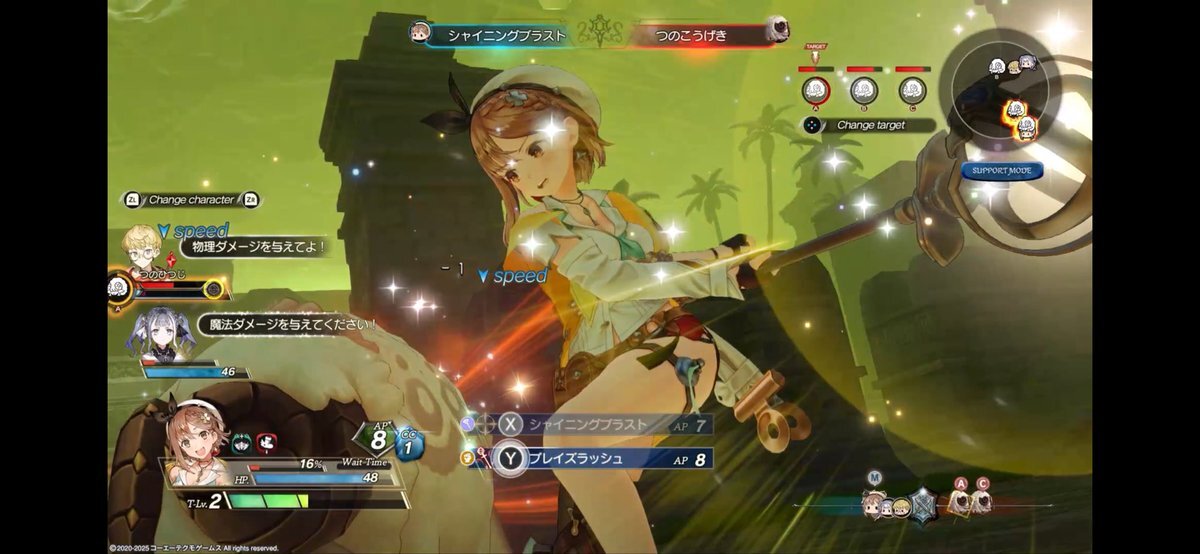The image size is (1200, 554).
Task: Switch to the blond glasses party member portrait
Action: (x=139, y=247)
